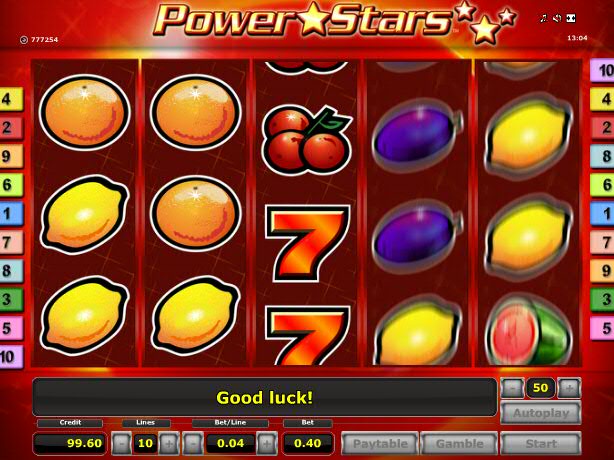Increase the autoplay spin count above 50
The height and width of the screenshot is (460, 614).
tap(569, 387)
